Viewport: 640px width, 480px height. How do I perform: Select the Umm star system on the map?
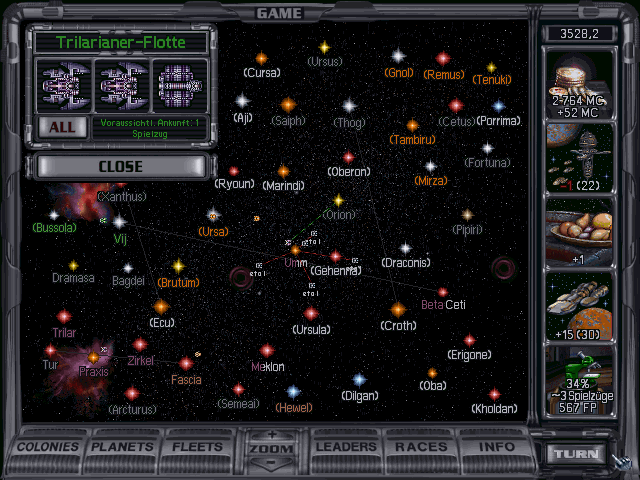[296, 249]
